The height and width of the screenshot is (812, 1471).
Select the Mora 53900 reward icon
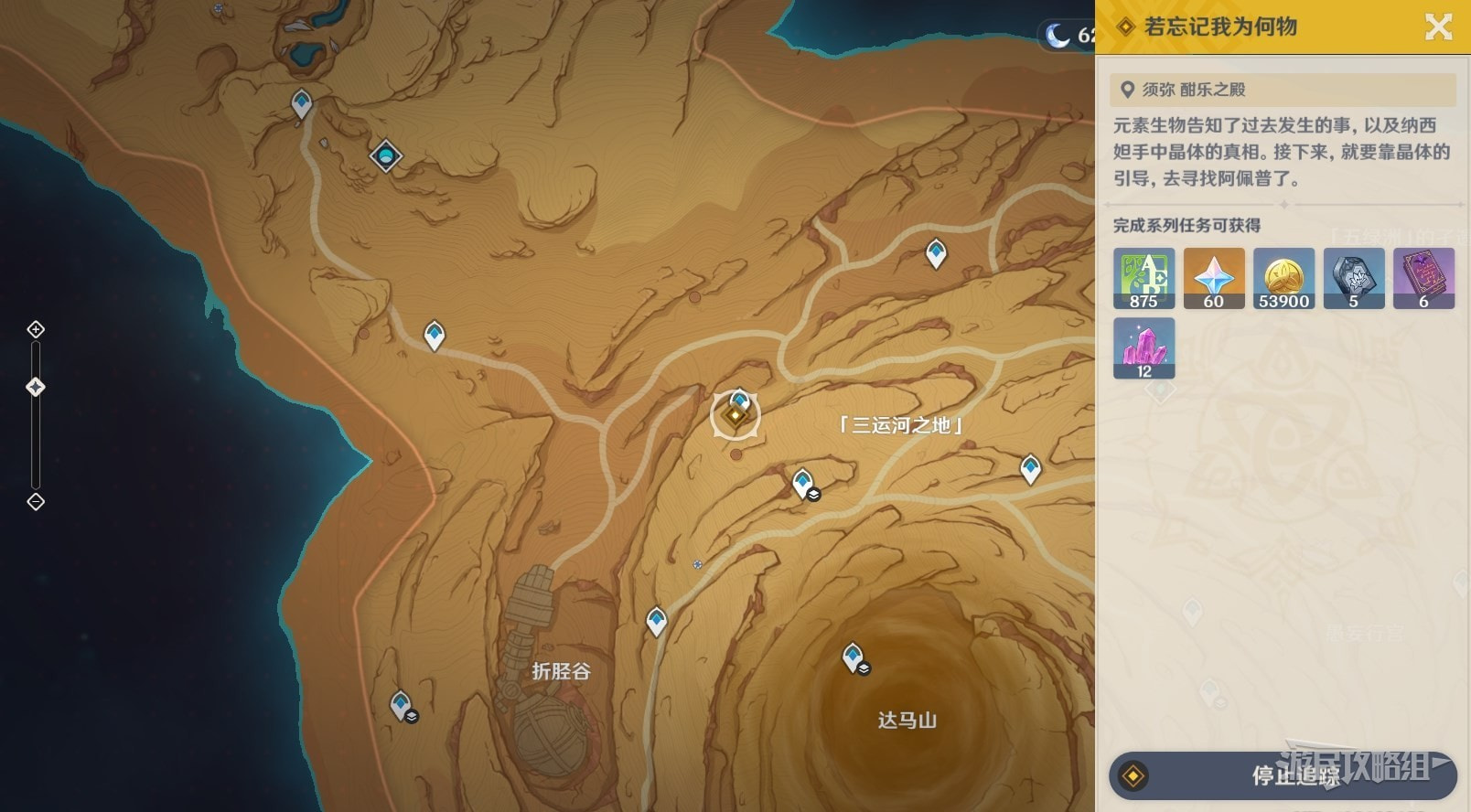[1283, 278]
